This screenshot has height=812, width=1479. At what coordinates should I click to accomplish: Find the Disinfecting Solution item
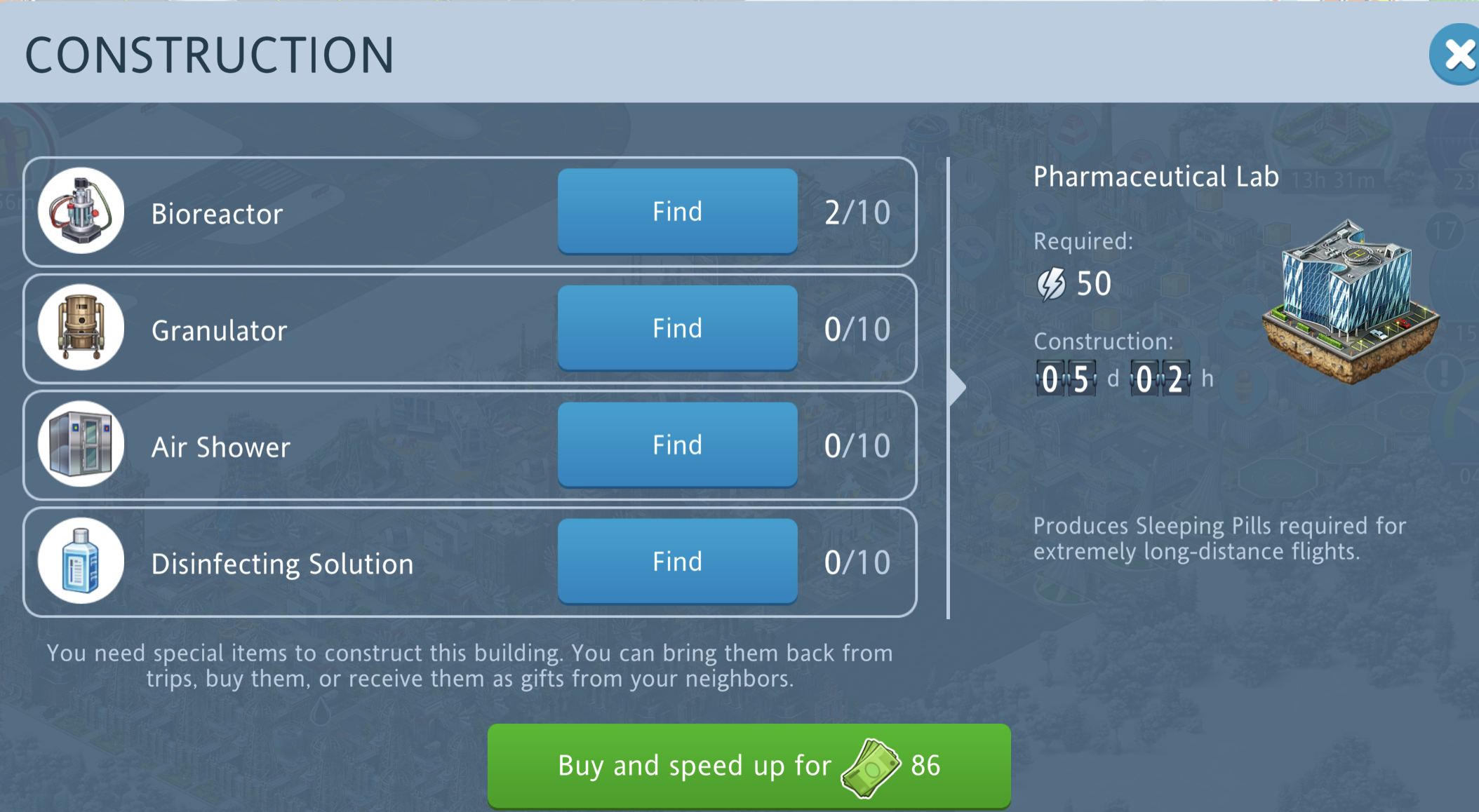coord(677,562)
